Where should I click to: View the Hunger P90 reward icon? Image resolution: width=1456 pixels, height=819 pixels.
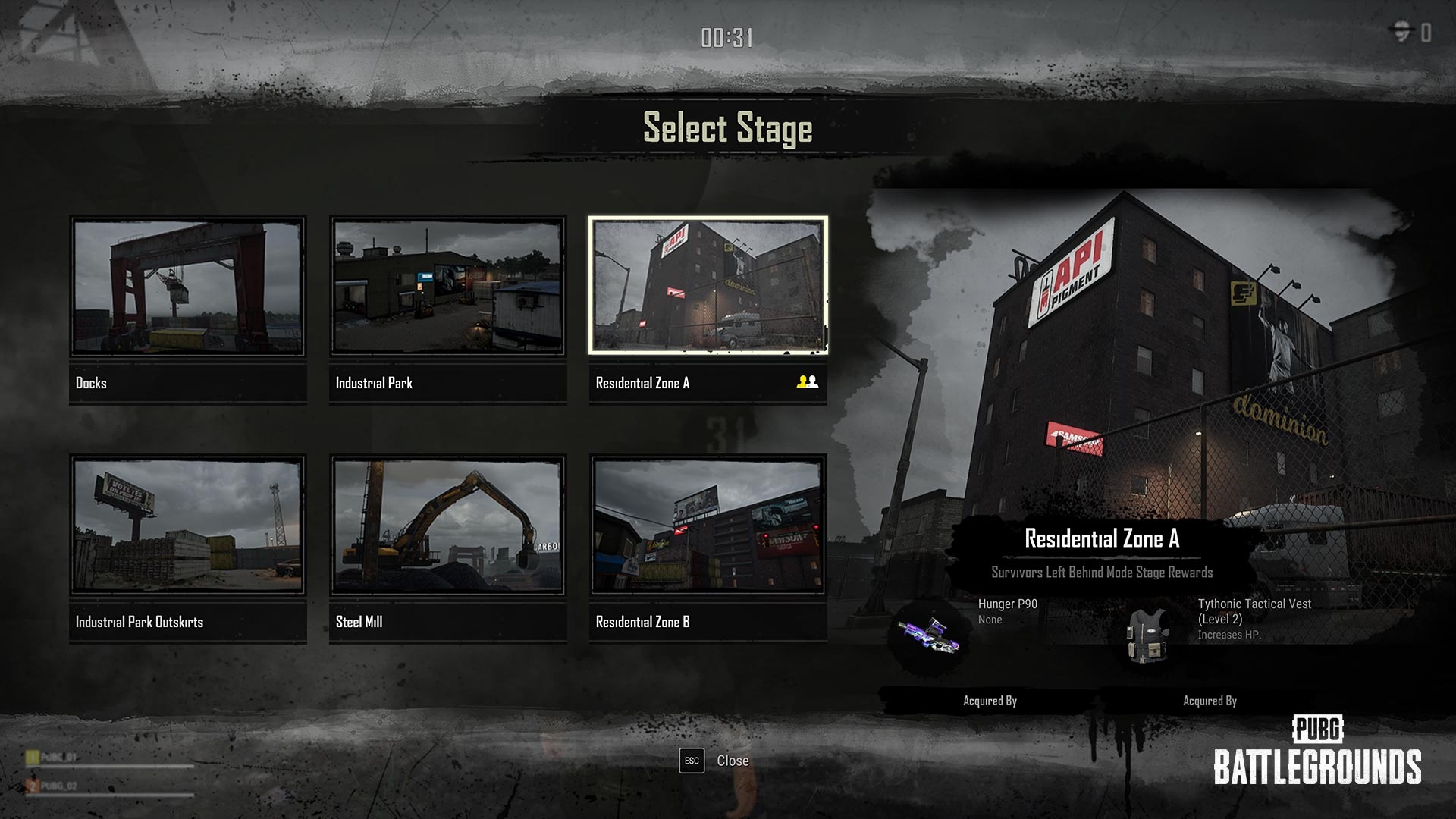pos(928,635)
